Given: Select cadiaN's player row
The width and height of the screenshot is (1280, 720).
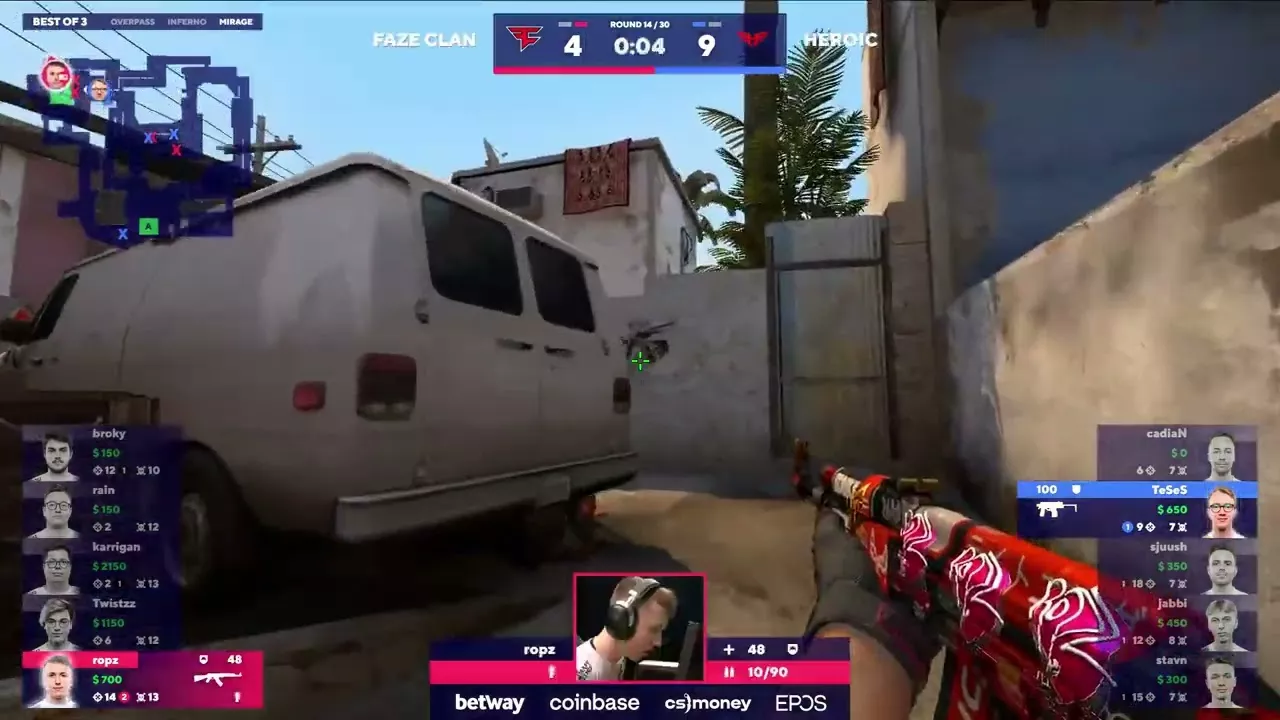Looking at the screenshot, I should tap(1177, 452).
